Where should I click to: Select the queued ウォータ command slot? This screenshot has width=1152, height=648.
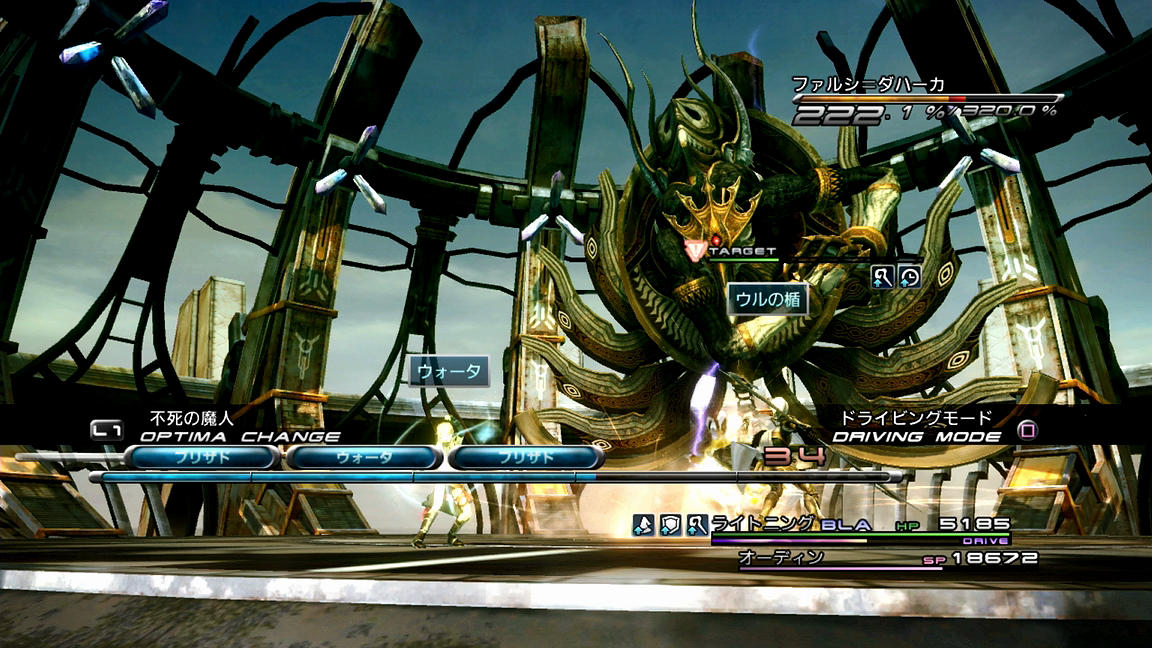tap(363, 458)
